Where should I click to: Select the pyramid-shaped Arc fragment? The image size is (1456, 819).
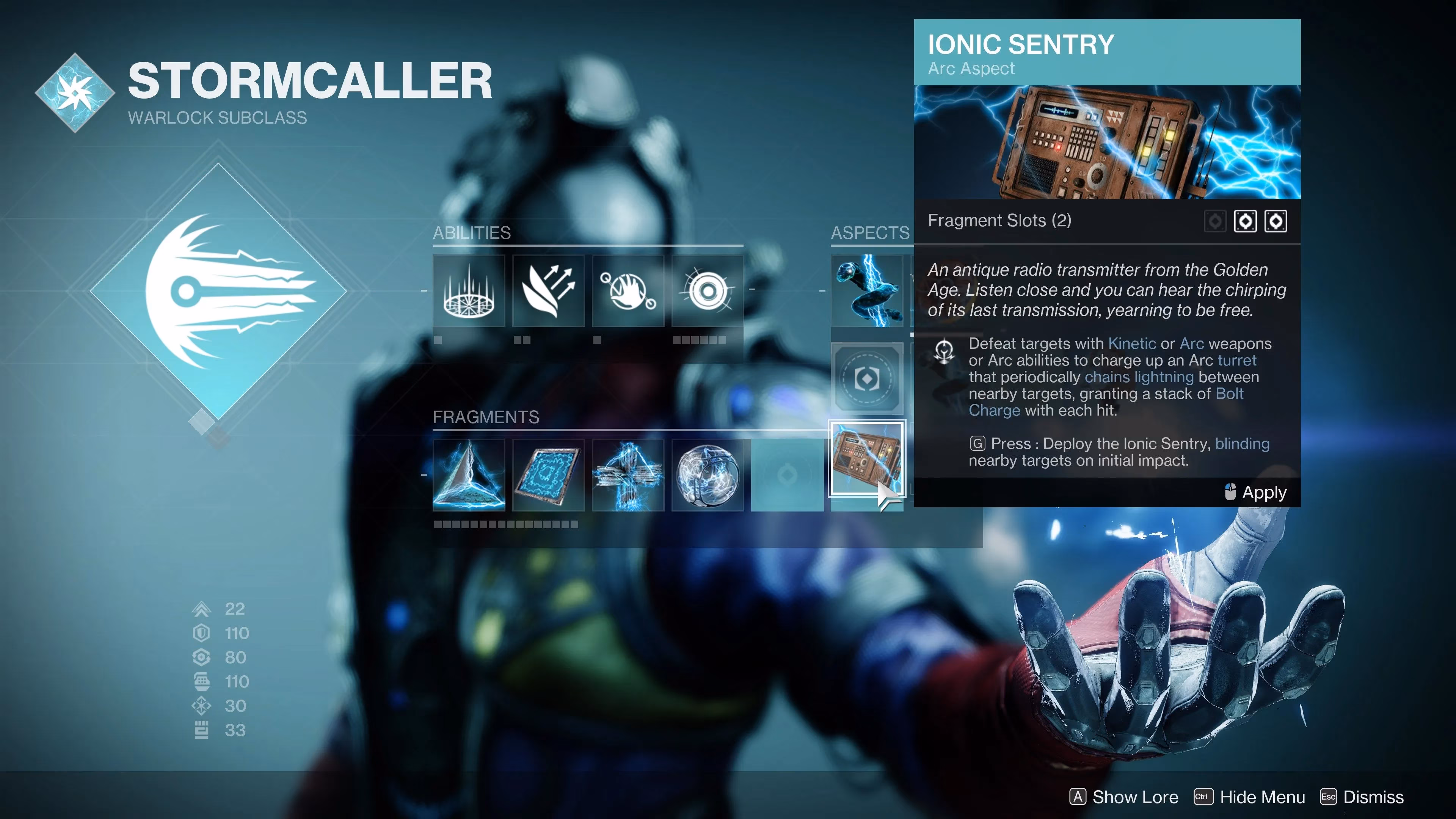click(469, 475)
